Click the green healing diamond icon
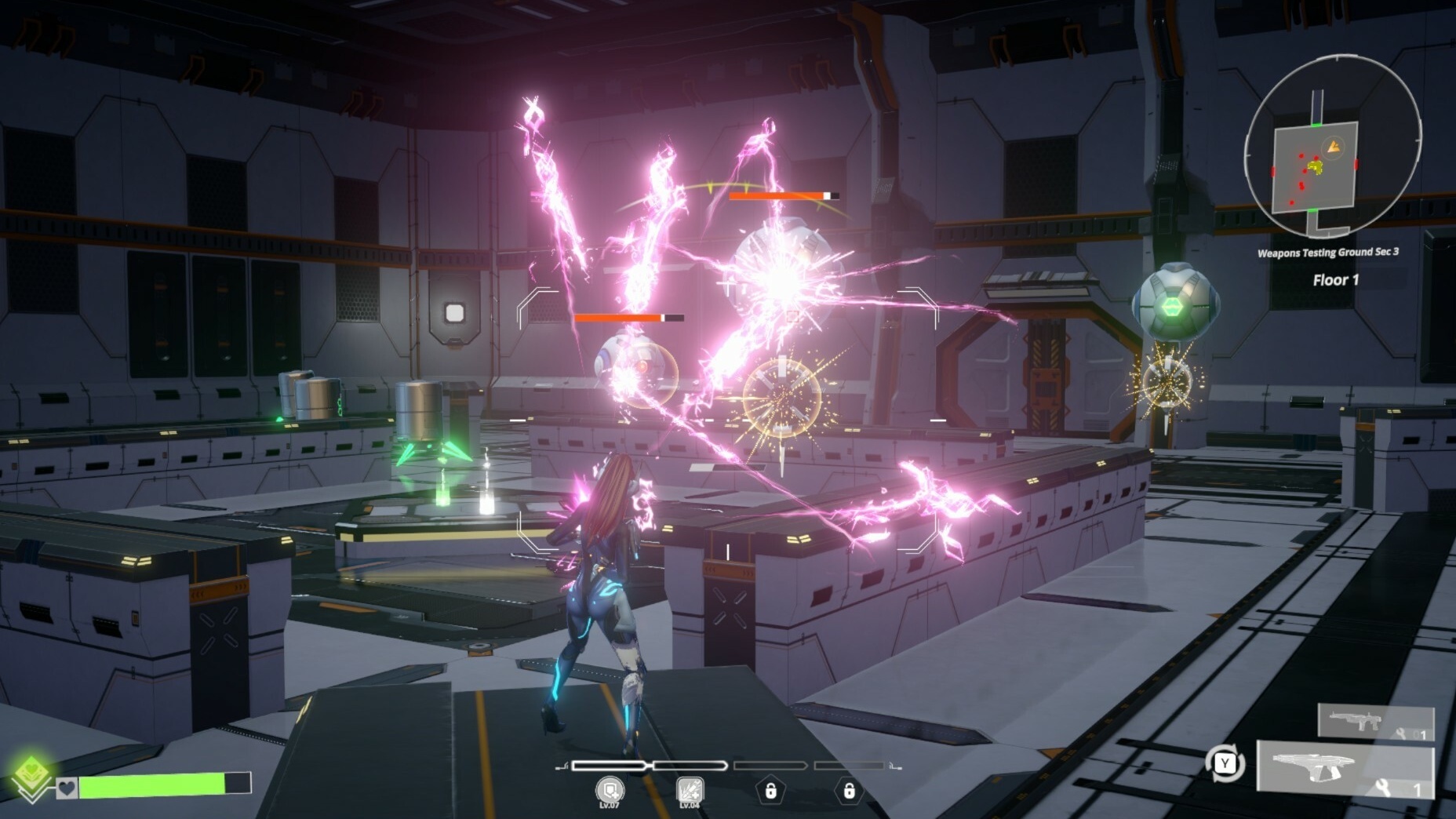Viewport: 1456px width, 819px height. [x=31, y=775]
